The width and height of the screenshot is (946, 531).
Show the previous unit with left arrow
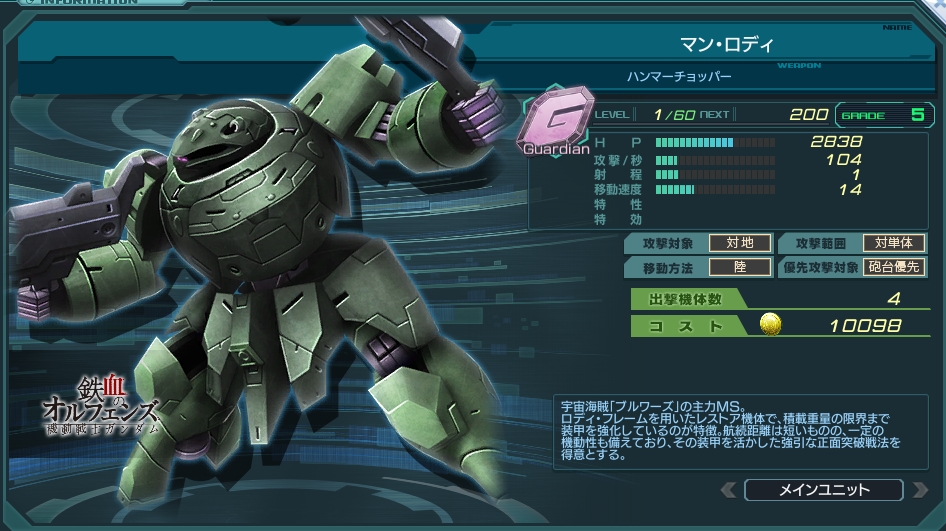pyautogui.click(x=728, y=490)
